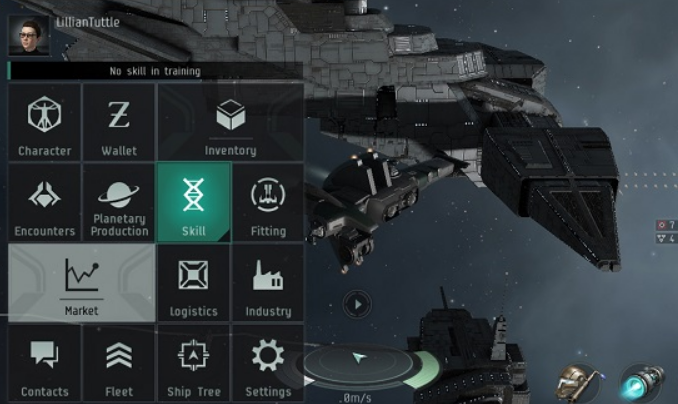This screenshot has width=678, height=404.
Task: View the Ship Tree
Action: (194, 363)
